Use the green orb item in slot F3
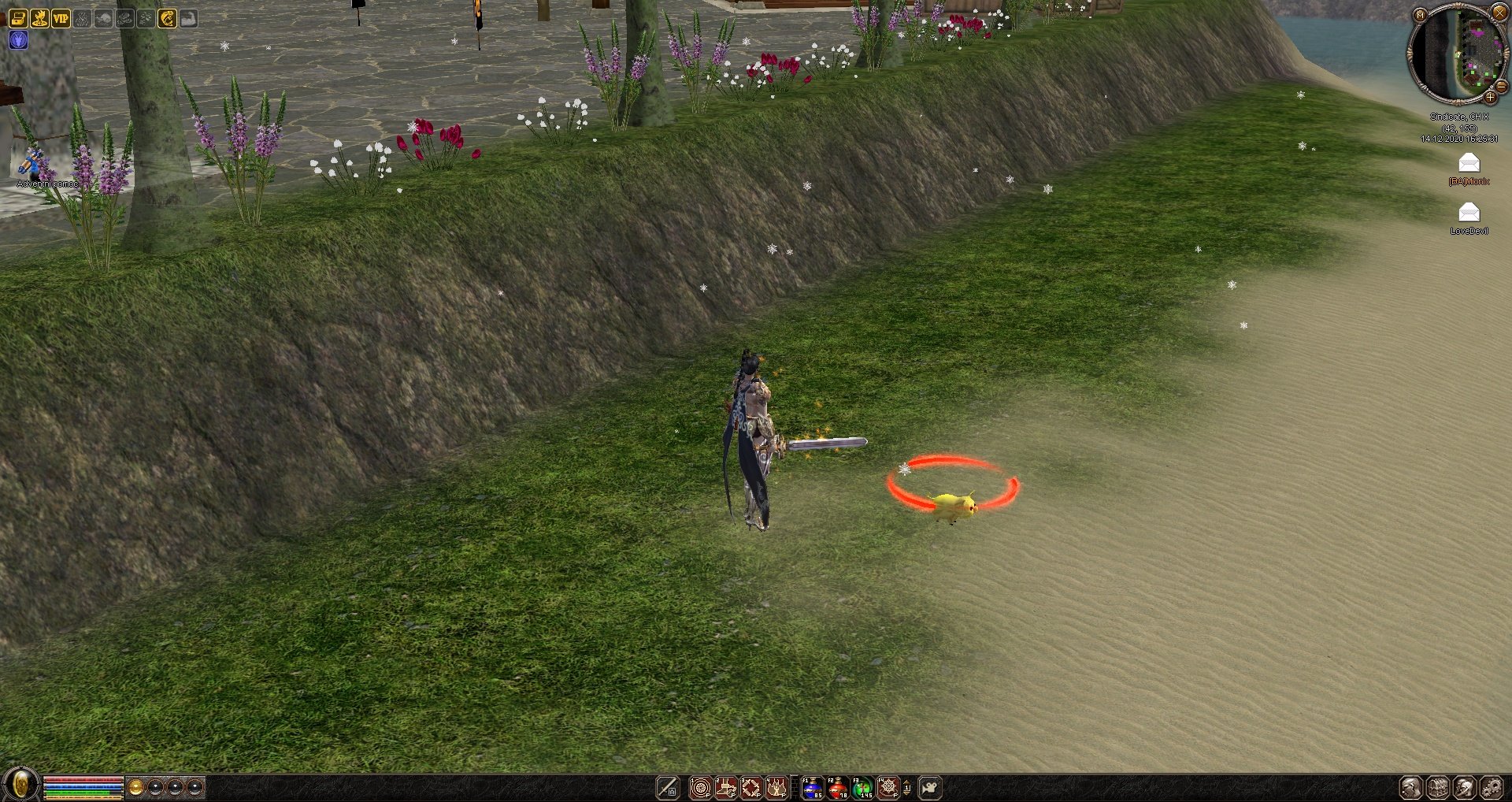This screenshot has height=802, width=1512. click(862, 787)
